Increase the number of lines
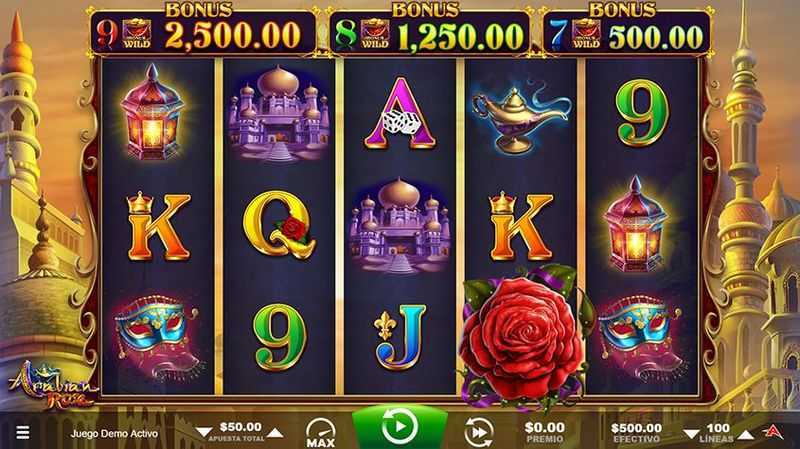 pos(746,432)
